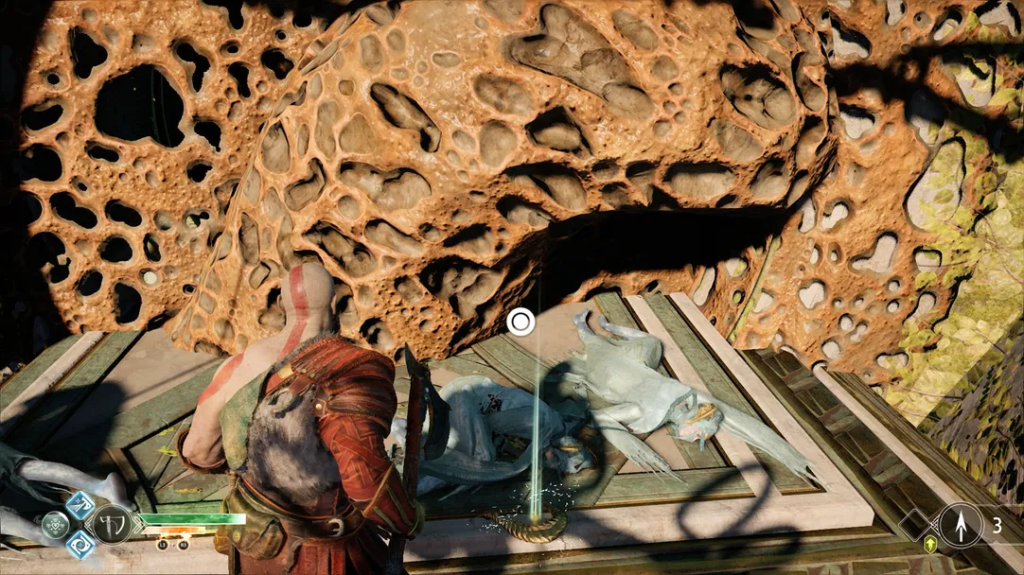
Task: Select the Leviathan Axe weapon icon
Action: click(x=110, y=523)
